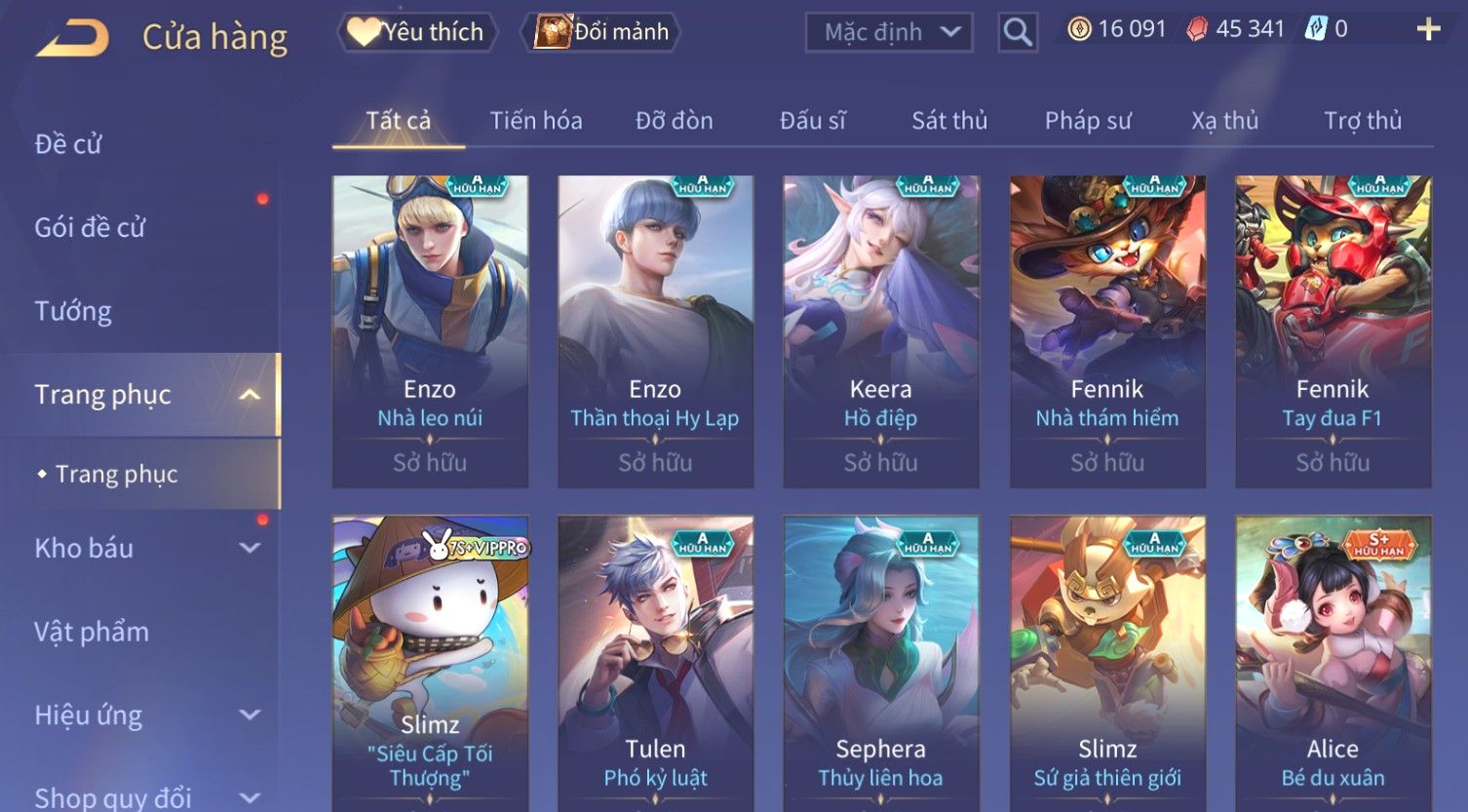Select the Sát thủ tab
Viewport: 1468px width, 812px height.
point(949,121)
